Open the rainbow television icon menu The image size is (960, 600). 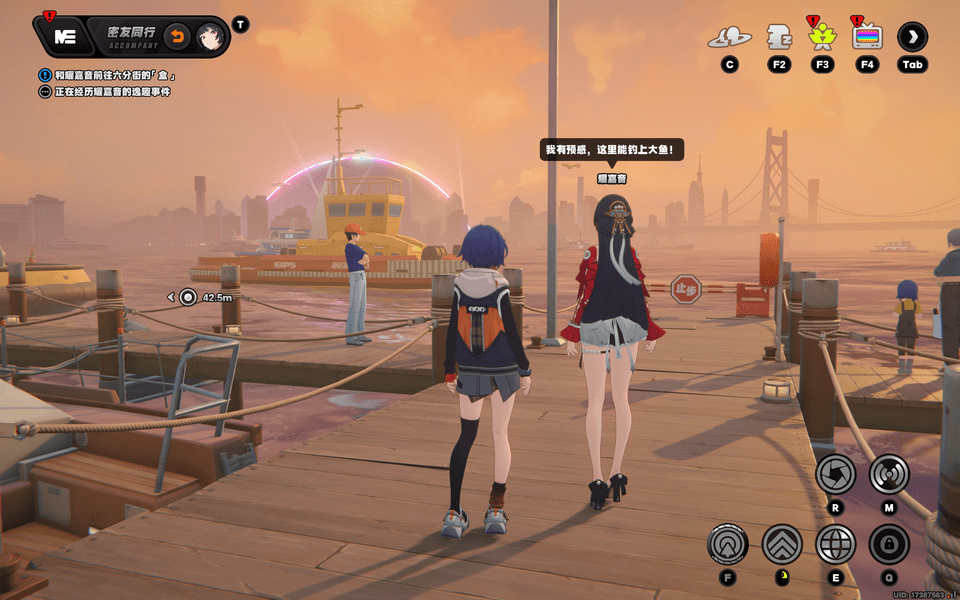(x=867, y=38)
